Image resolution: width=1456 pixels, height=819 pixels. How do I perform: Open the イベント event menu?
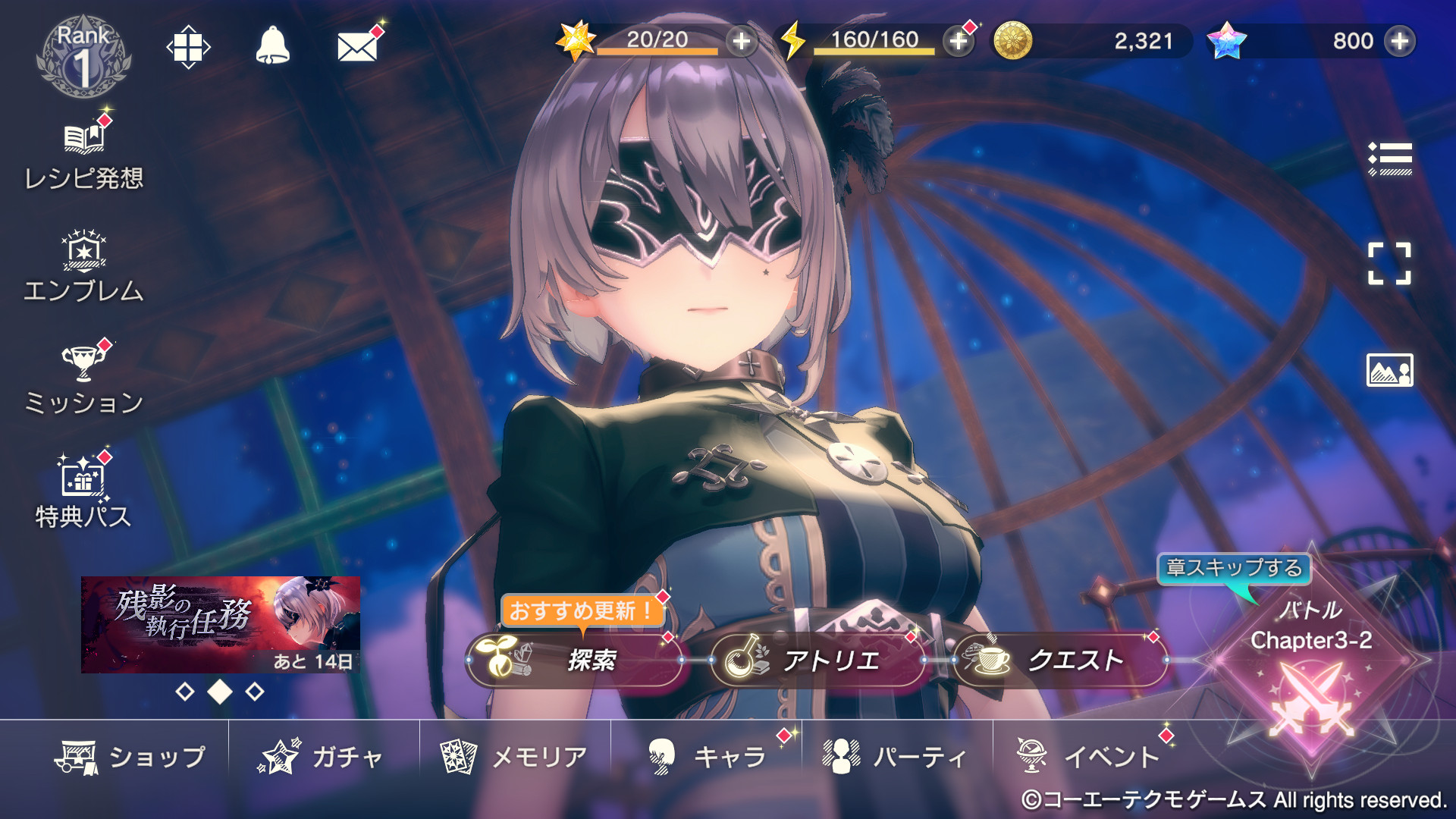pyautogui.click(x=1088, y=757)
